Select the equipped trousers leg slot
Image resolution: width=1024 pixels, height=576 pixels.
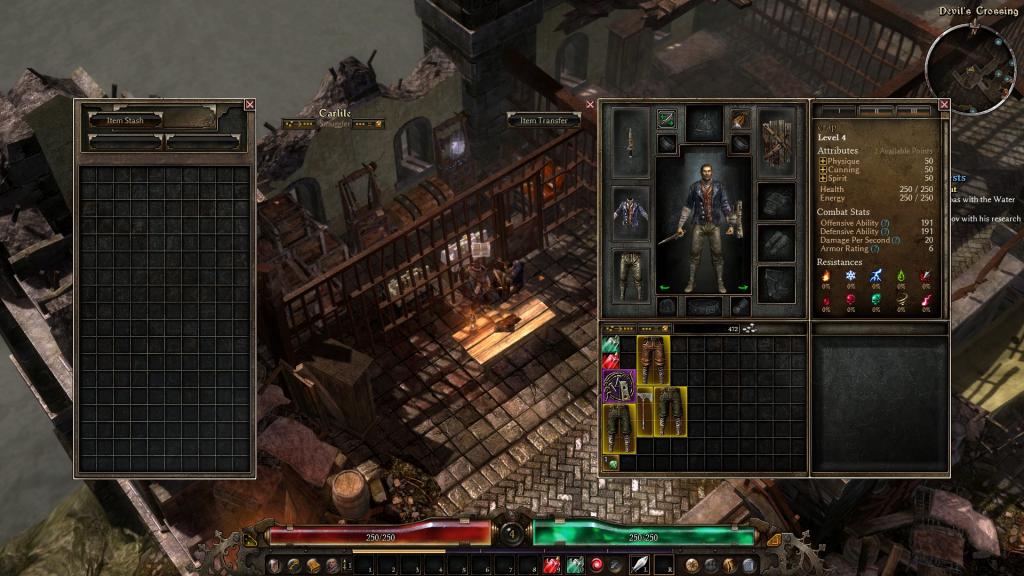pos(631,274)
